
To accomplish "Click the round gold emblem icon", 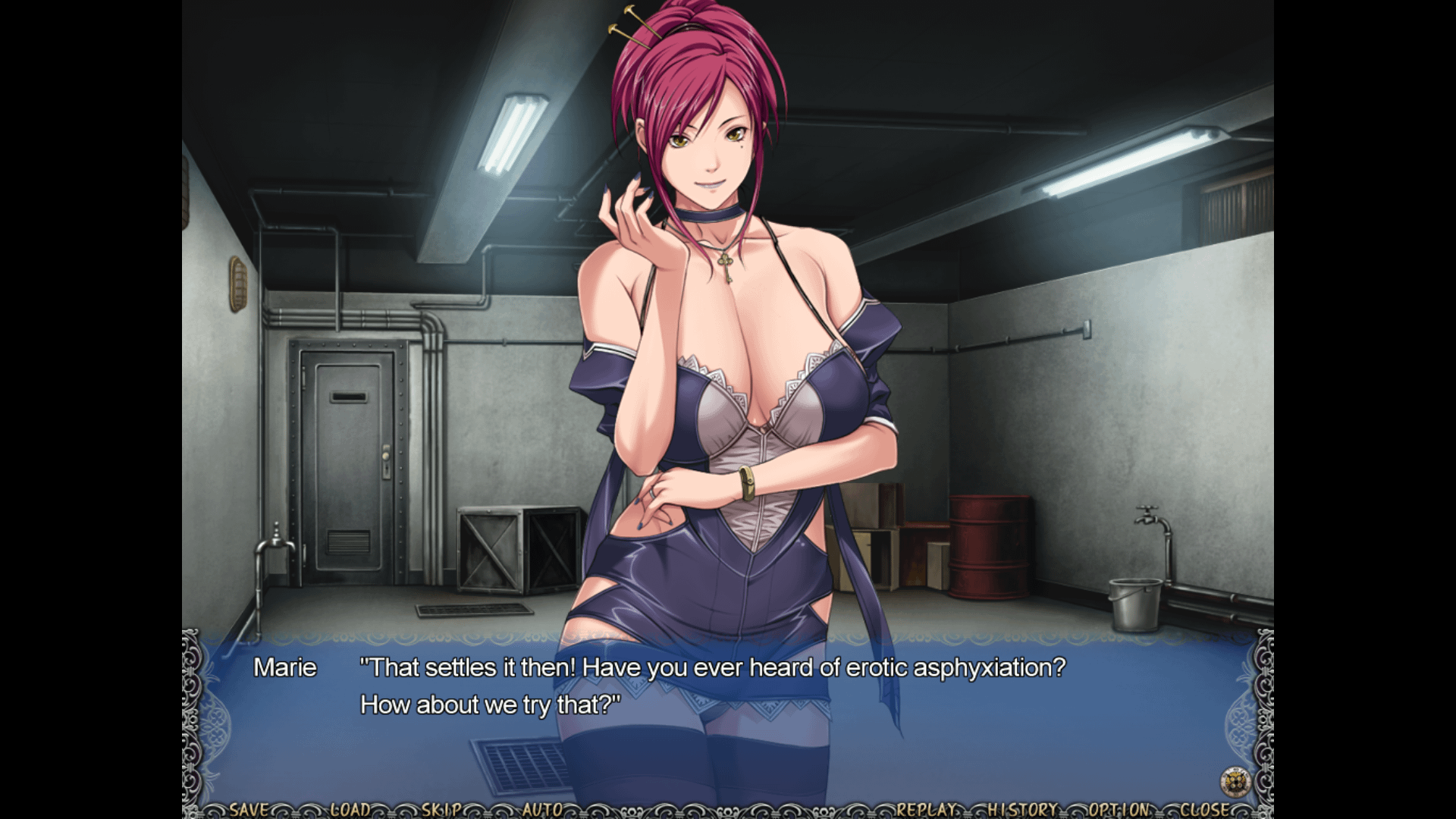I will [x=1235, y=781].
